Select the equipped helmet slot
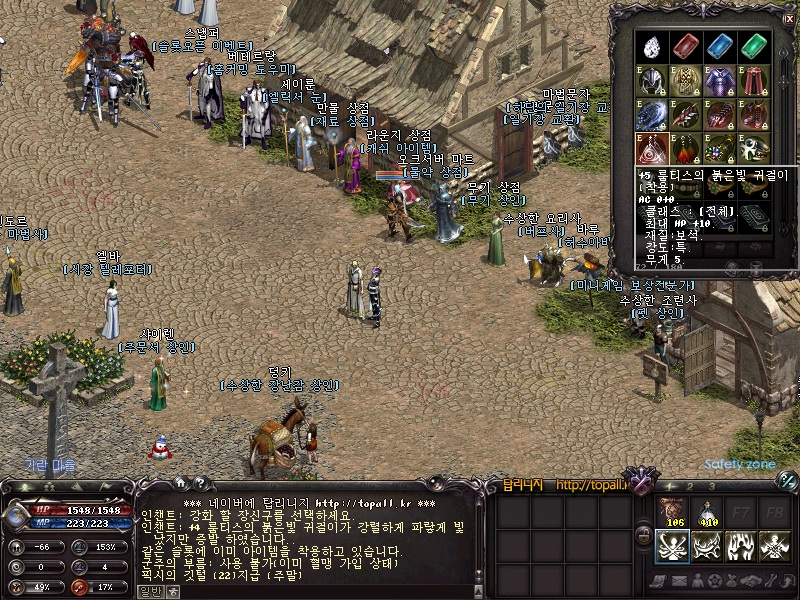 tap(652, 81)
